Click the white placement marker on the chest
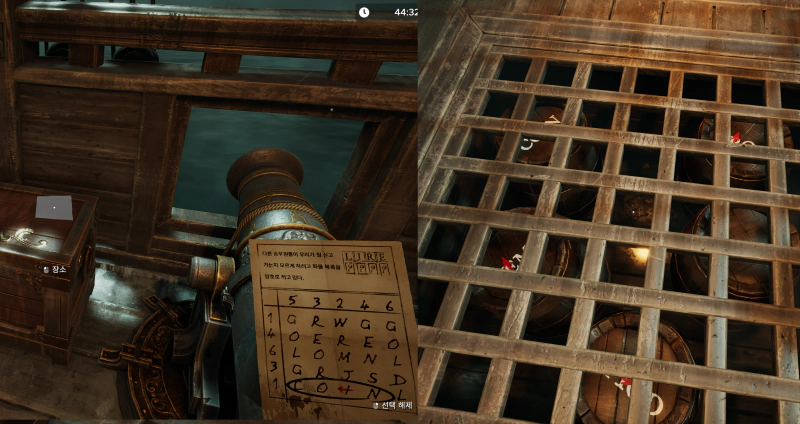Image resolution: width=800 pixels, height=424 pixels. pos(54,207)
